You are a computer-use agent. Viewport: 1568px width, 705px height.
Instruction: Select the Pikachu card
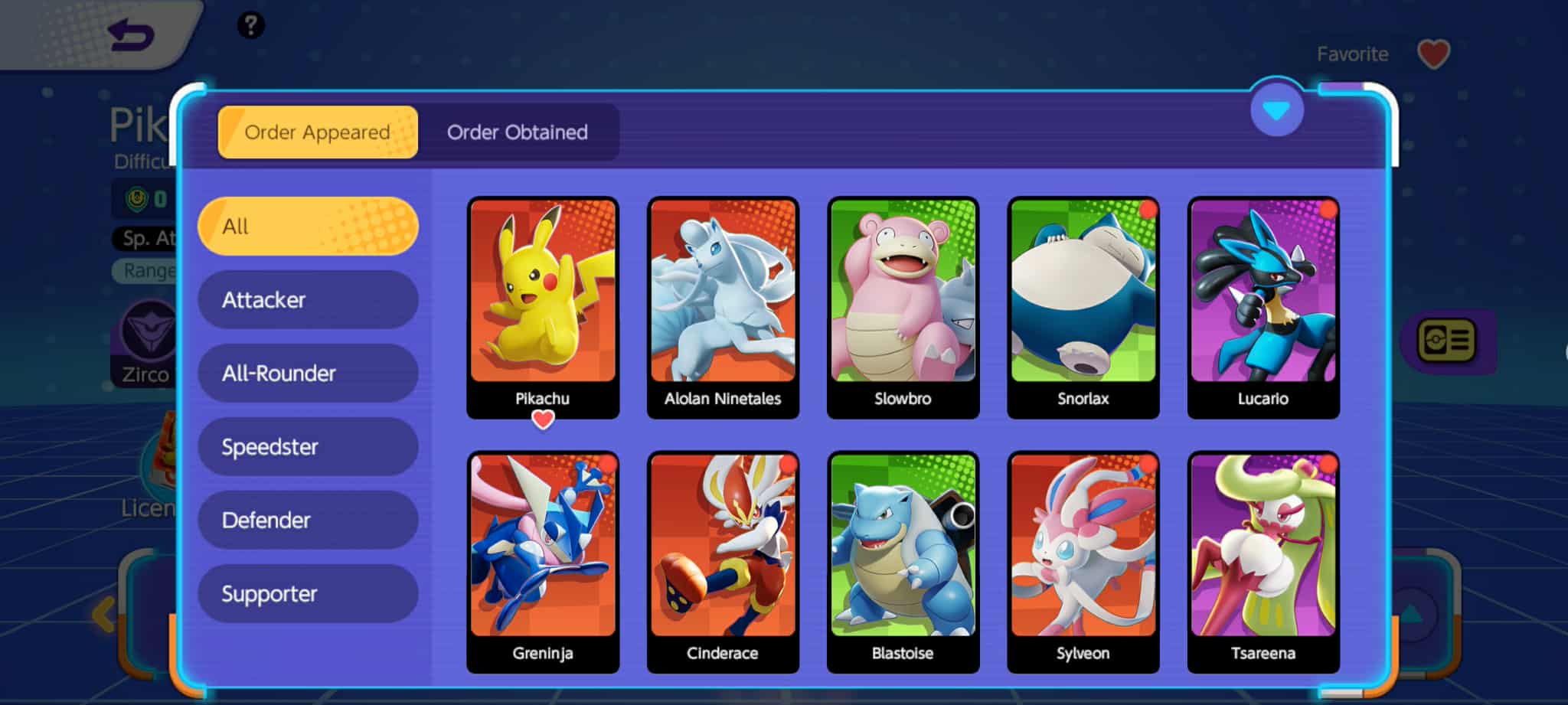point(543,306)
